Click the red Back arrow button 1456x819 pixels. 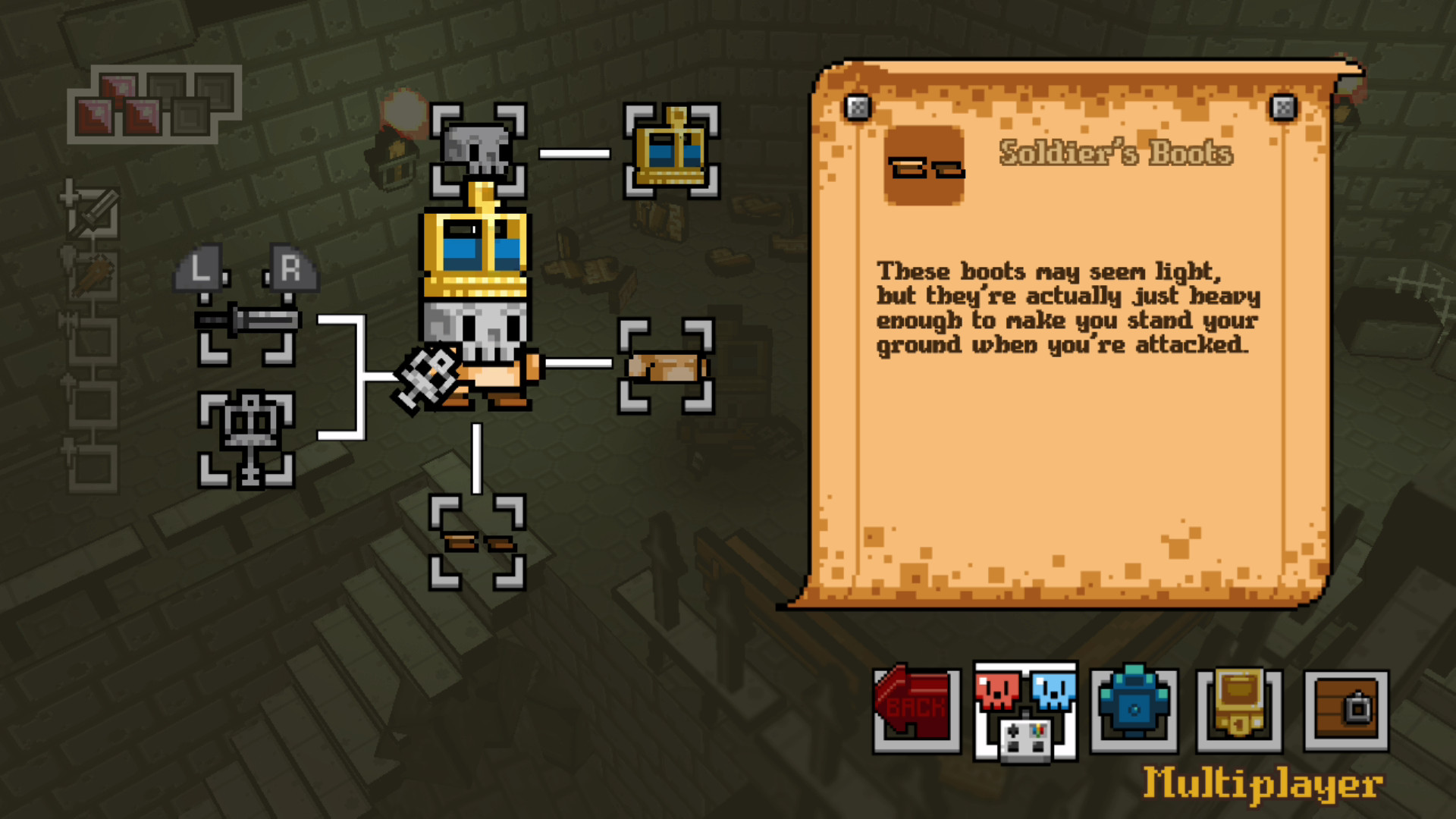point(916,709)
